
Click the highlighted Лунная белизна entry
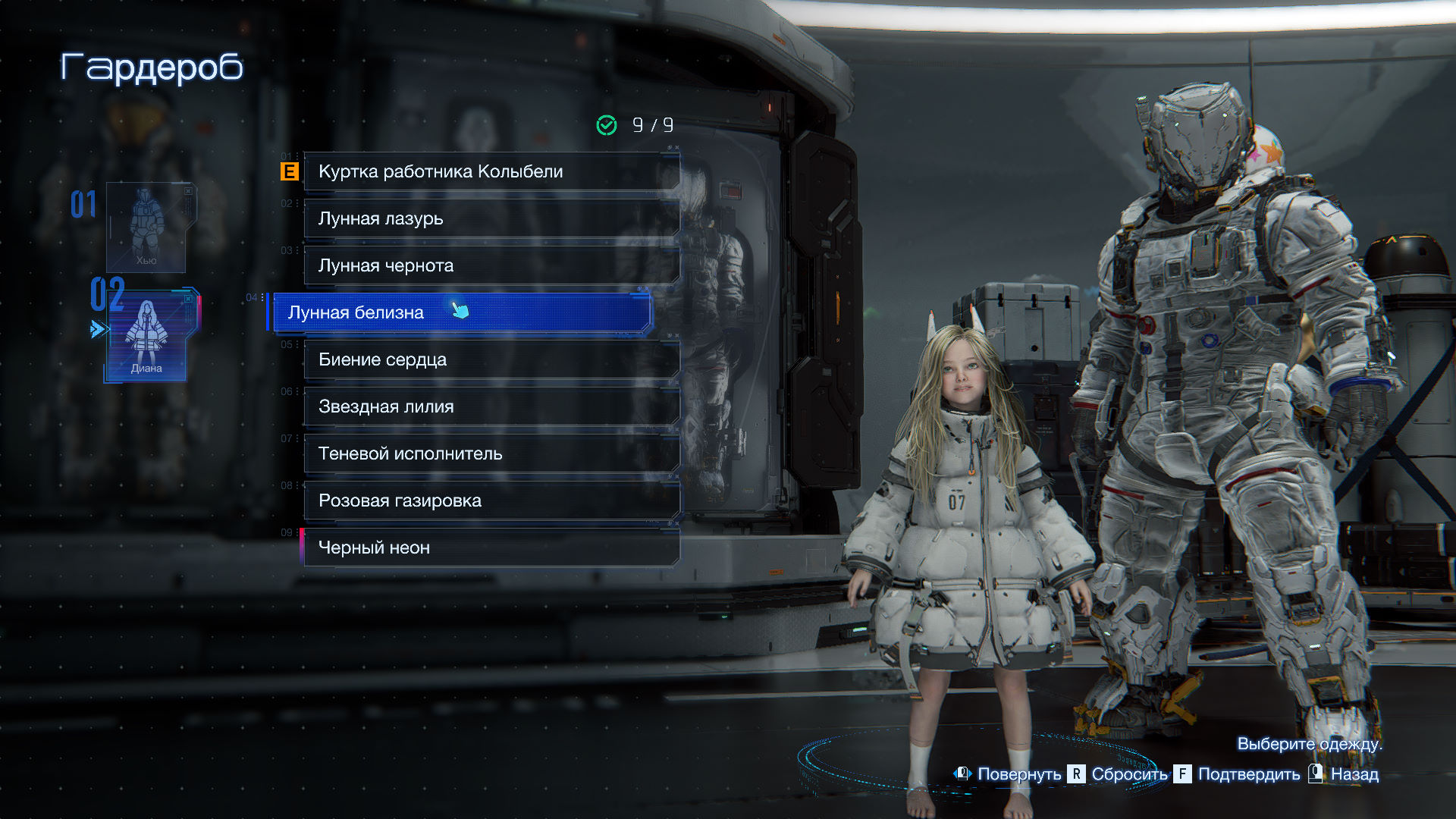click(460, 312)
